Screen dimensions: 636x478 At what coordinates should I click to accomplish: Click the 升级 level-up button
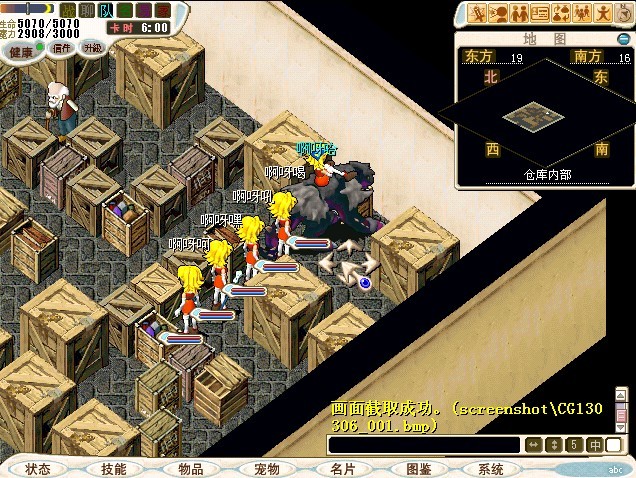tap(92, 47)
